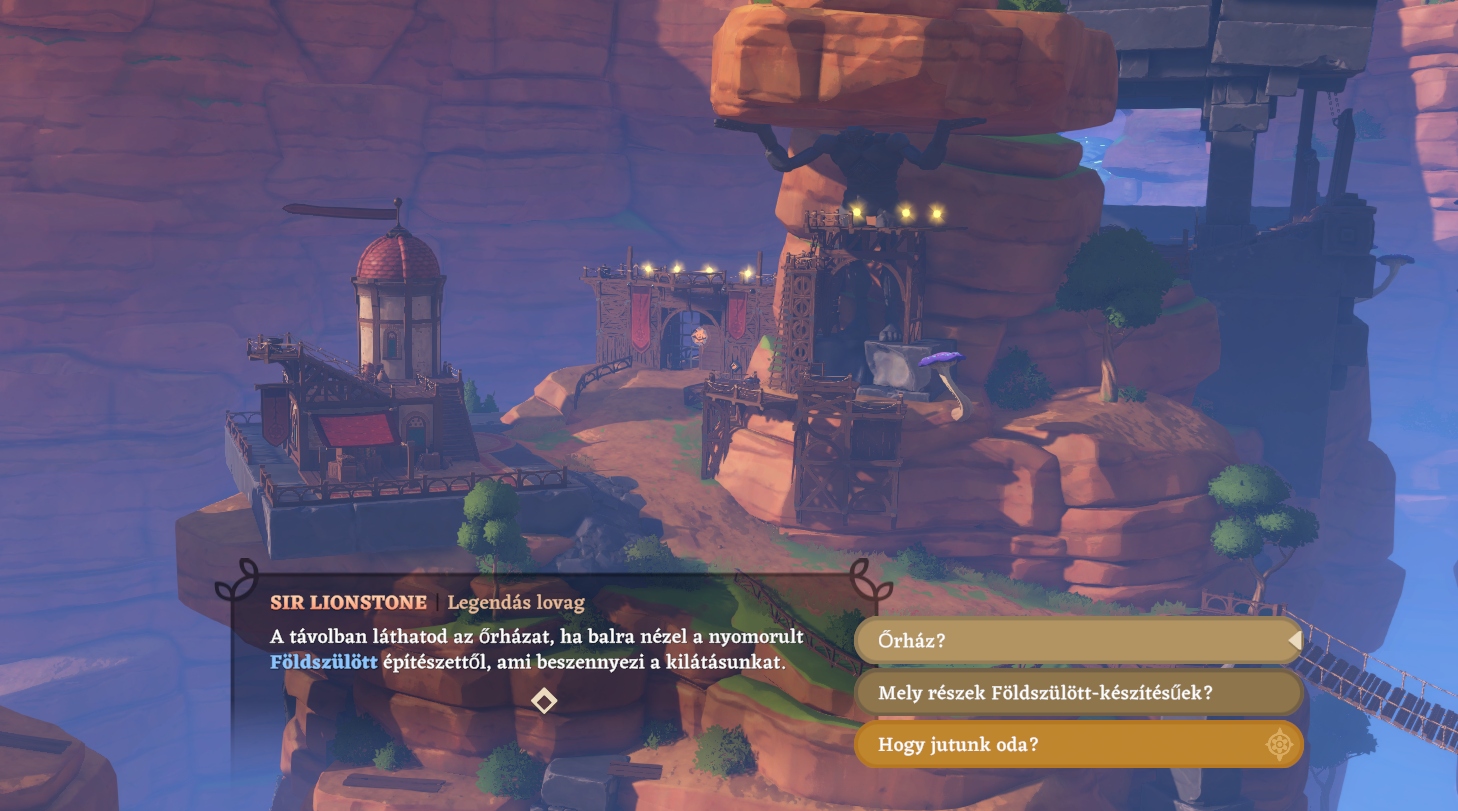Viewport: 1458px width, 811px height.
Task: Ask "Mely részek Földszülött-készítésűek?"
Action: tap(1078, 692)
